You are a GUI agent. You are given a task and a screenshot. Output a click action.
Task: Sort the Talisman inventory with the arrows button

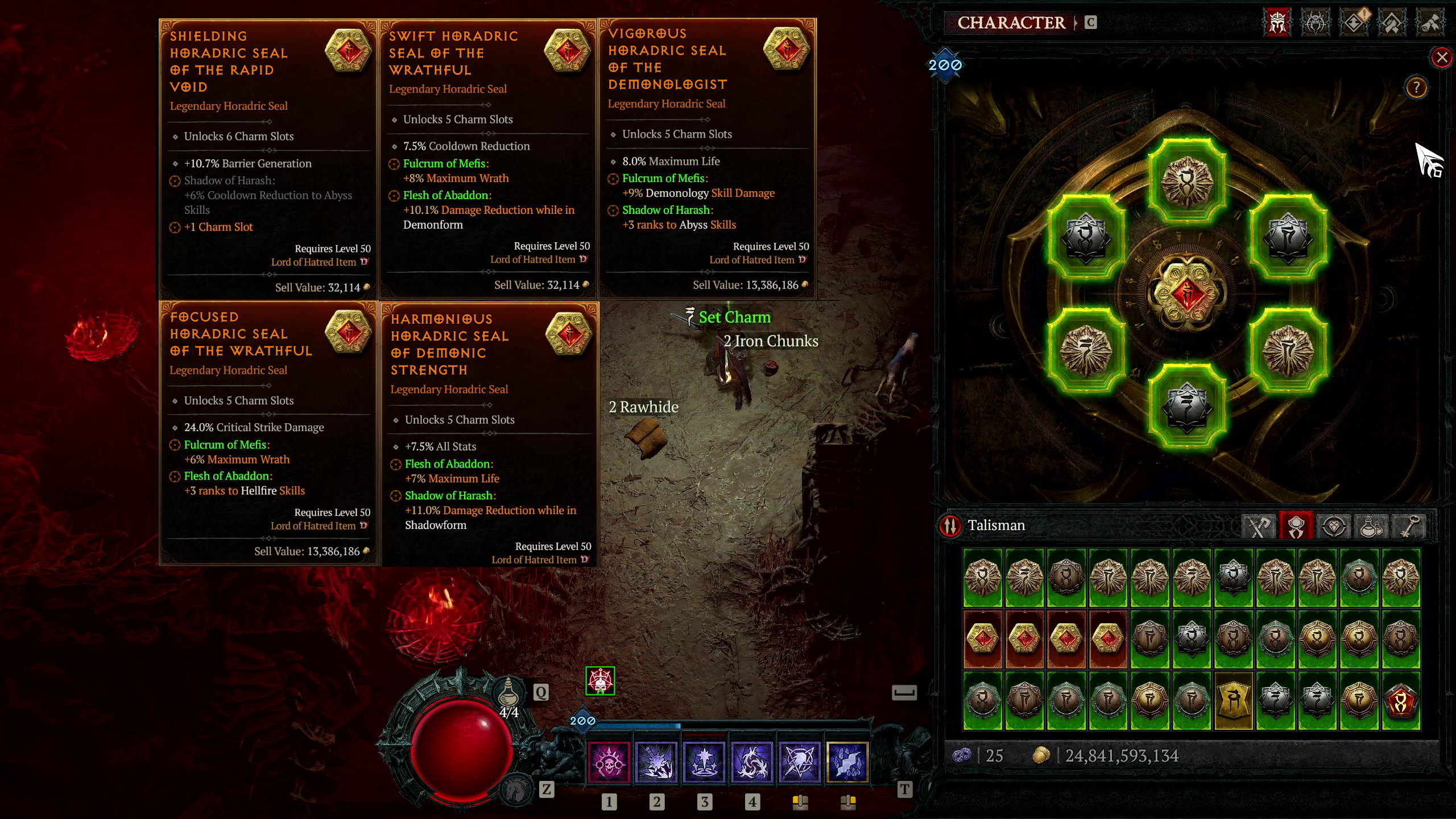click(x=950, y=526)
